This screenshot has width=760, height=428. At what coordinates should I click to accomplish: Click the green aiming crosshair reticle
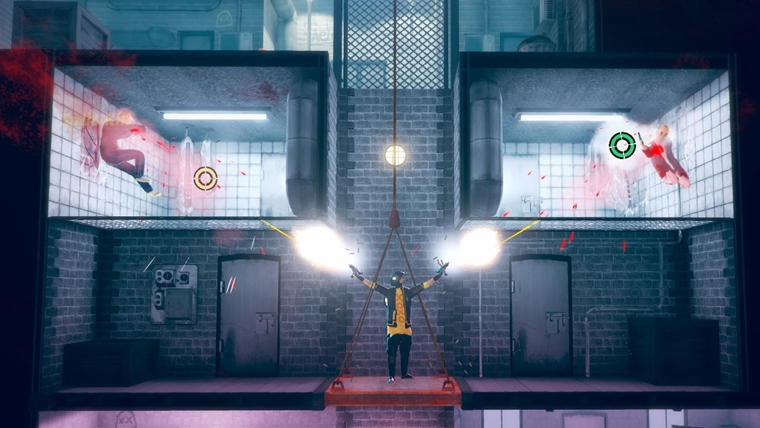pyautogui.click(x=622, y=146)
